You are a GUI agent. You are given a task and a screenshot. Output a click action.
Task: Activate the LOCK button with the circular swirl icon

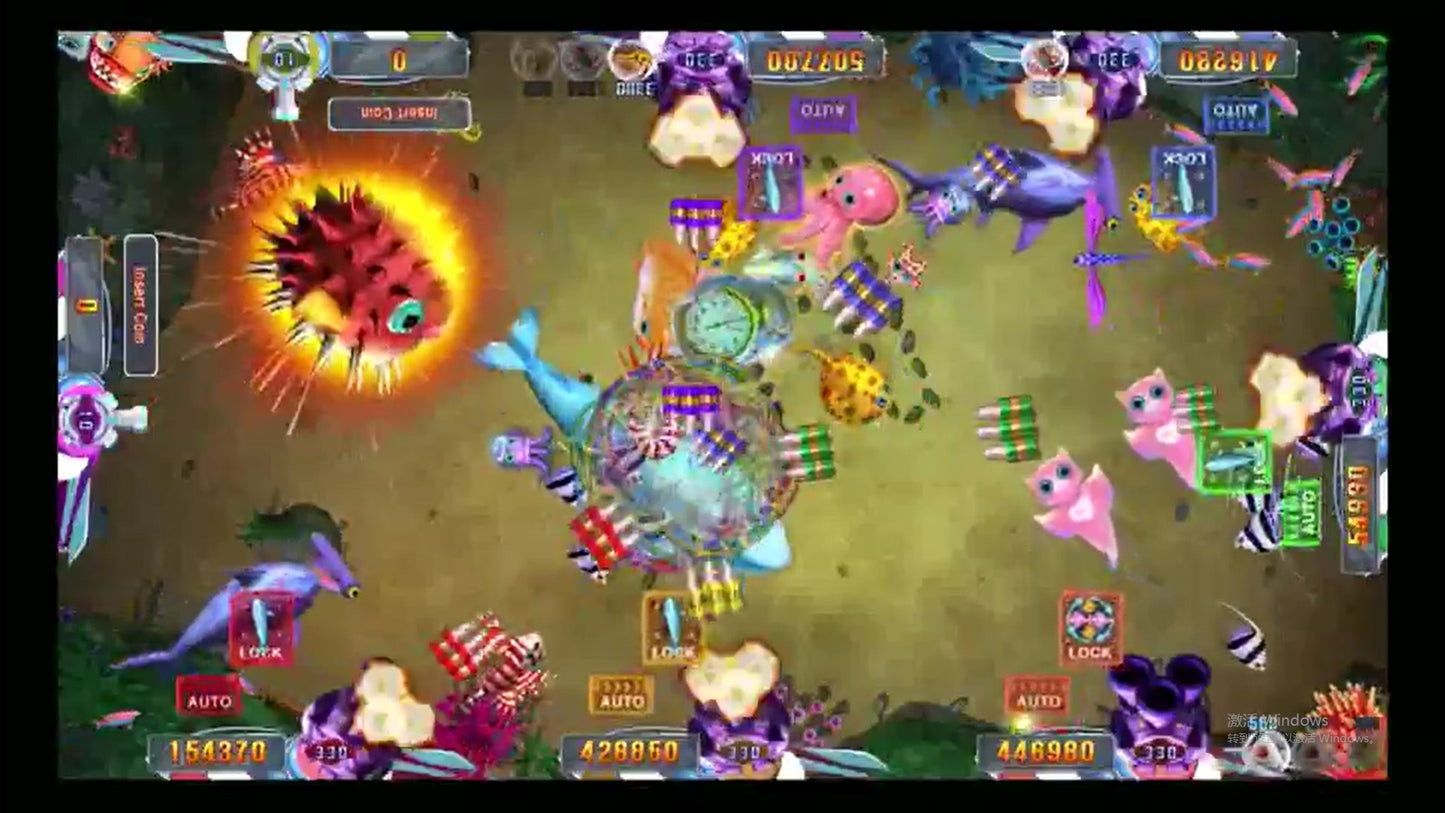(1090, 629)
